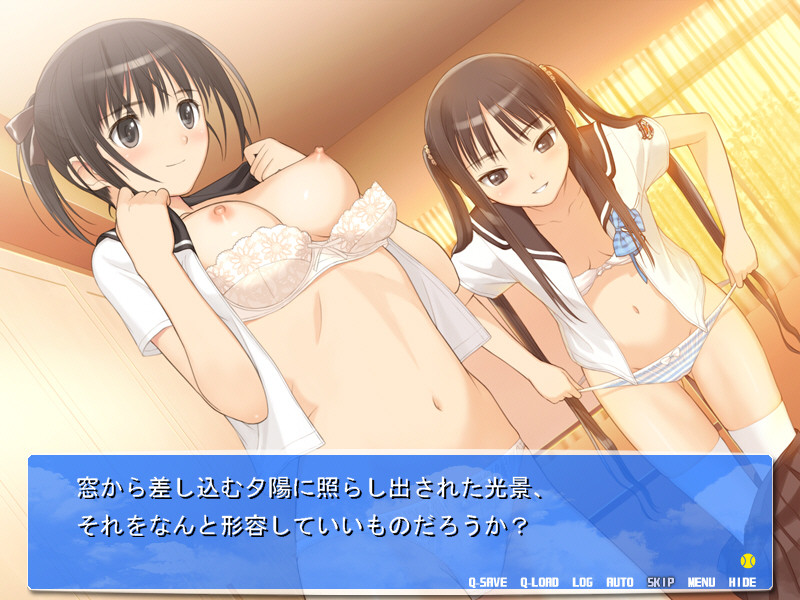Open the LOG text history

click(x=583, y=581)
